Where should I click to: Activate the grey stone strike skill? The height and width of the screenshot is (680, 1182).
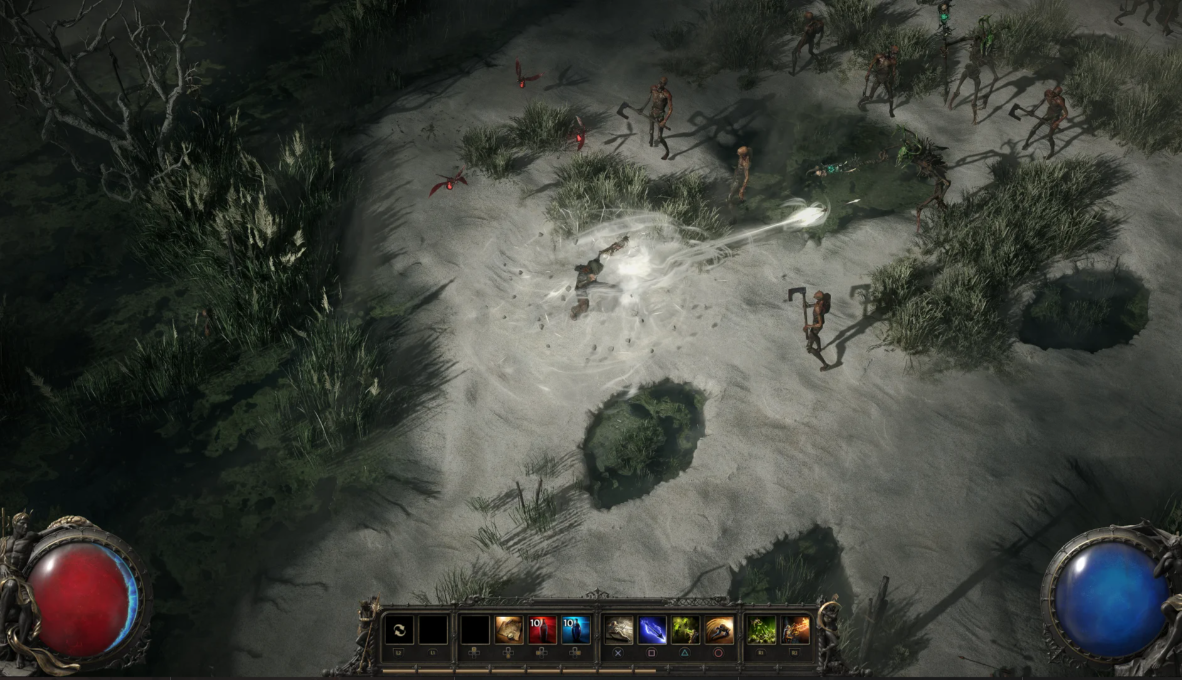tap(619, 629)
